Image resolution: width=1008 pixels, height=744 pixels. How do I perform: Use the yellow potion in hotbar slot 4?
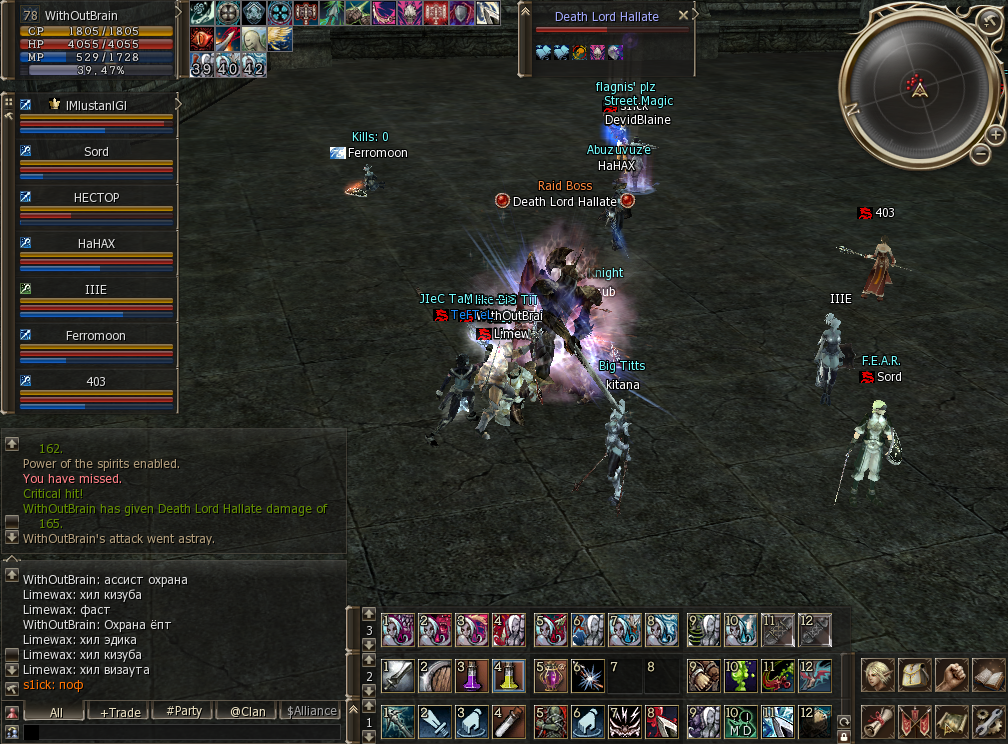tap(508, 676)
